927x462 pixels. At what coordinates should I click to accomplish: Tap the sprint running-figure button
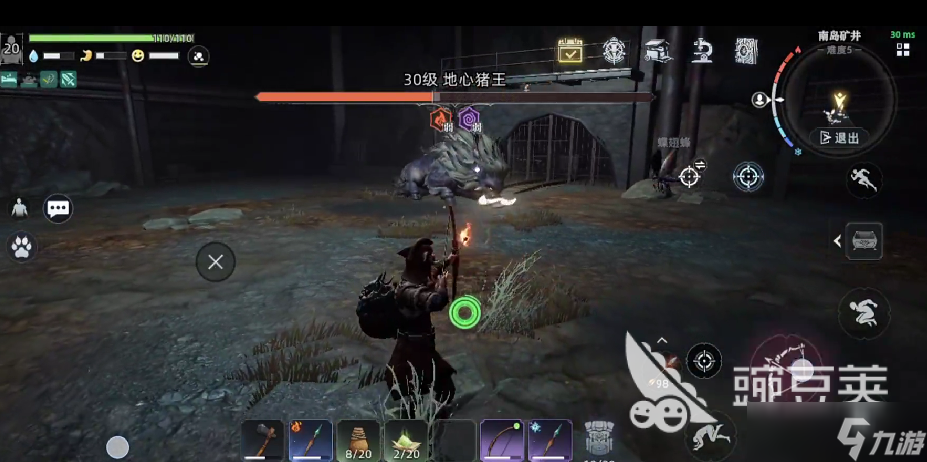[x=864, y=180]
